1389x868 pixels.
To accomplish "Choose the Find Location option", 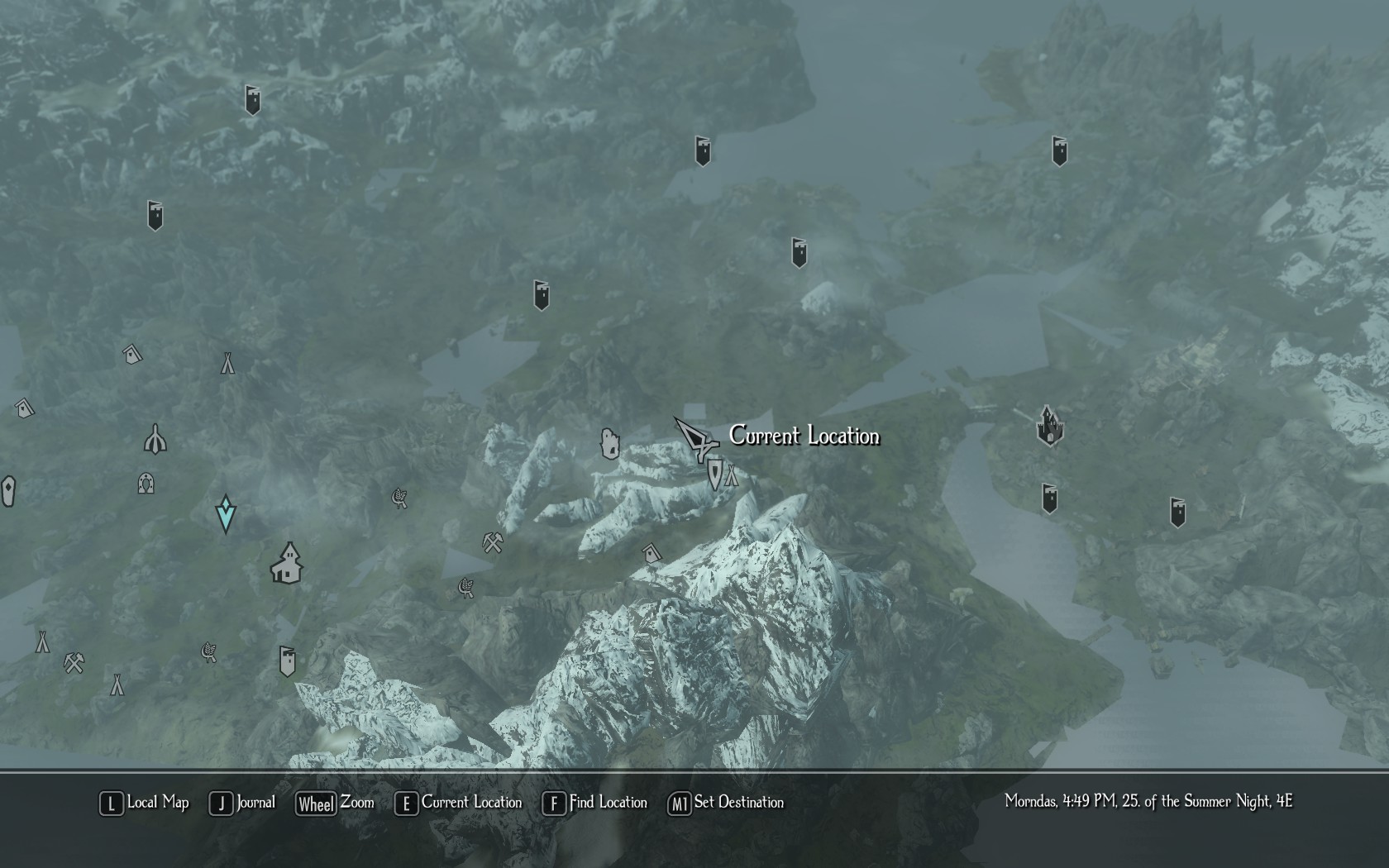I will coord(595,803).
